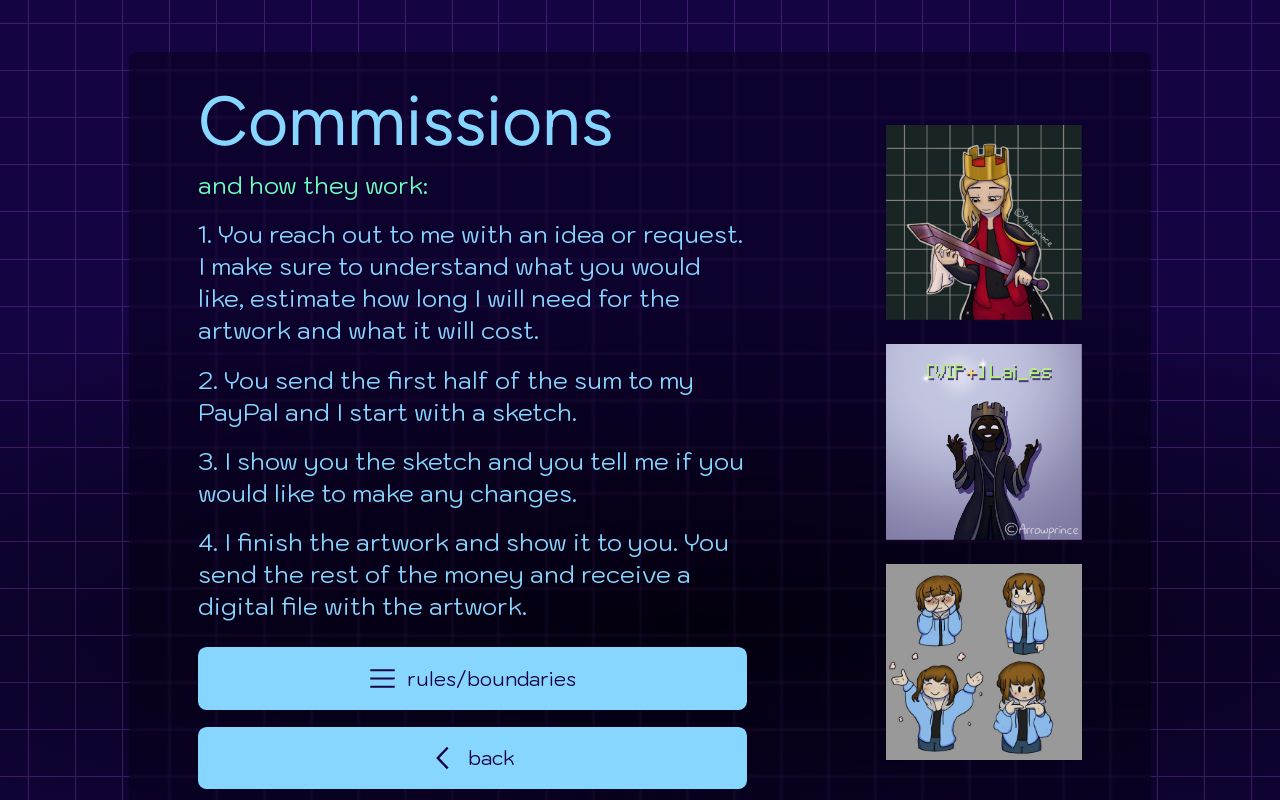This screenshot has width=1280, height=800.
Task: Open the rules/boundaries page
Action: tap(472, 678)
